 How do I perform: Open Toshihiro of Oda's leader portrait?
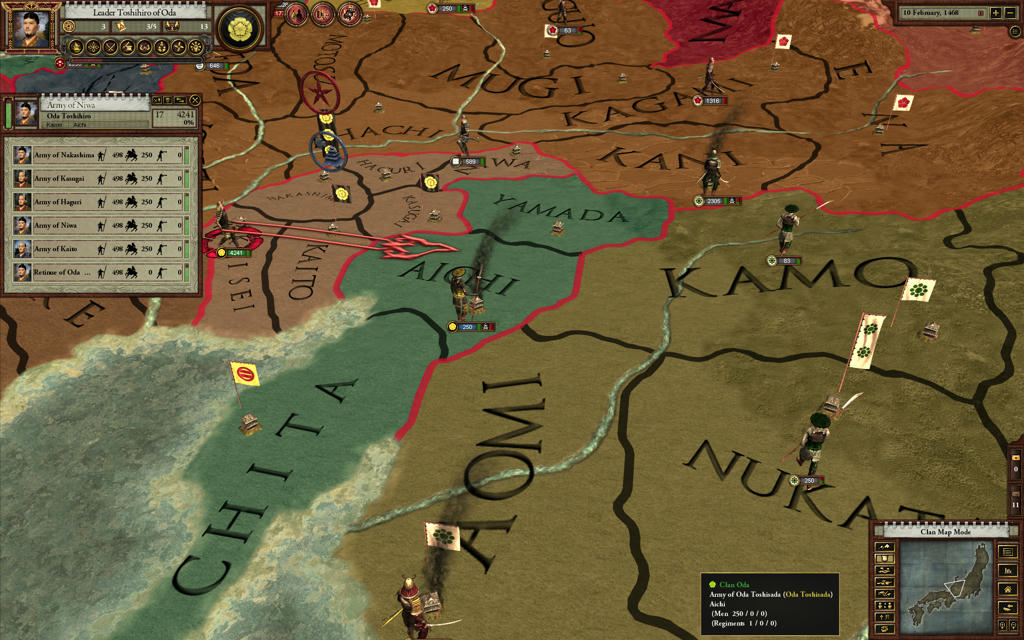[x=32, y=29]
